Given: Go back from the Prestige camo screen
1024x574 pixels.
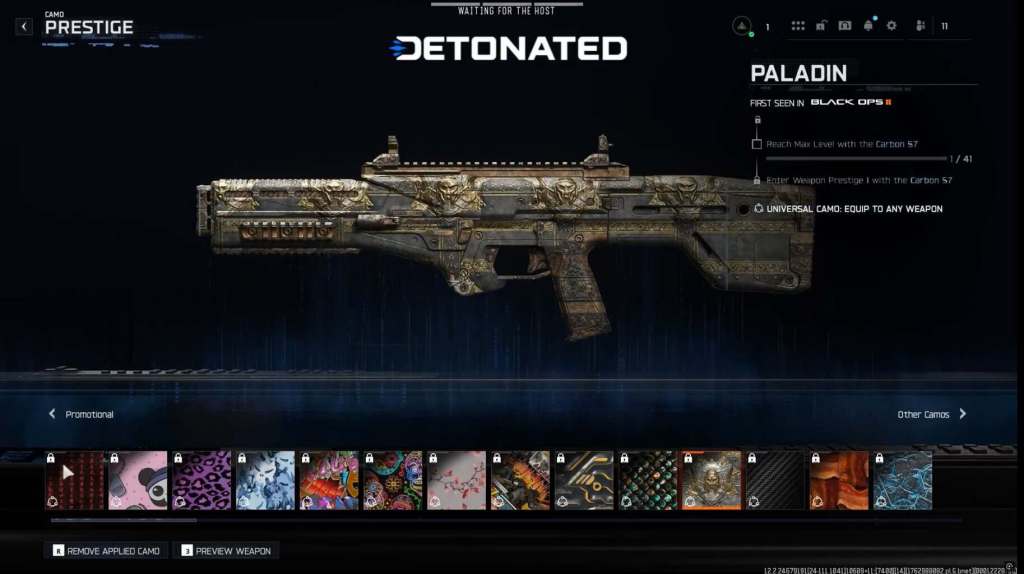Looking at the screenshot, I should coord(24,27).
